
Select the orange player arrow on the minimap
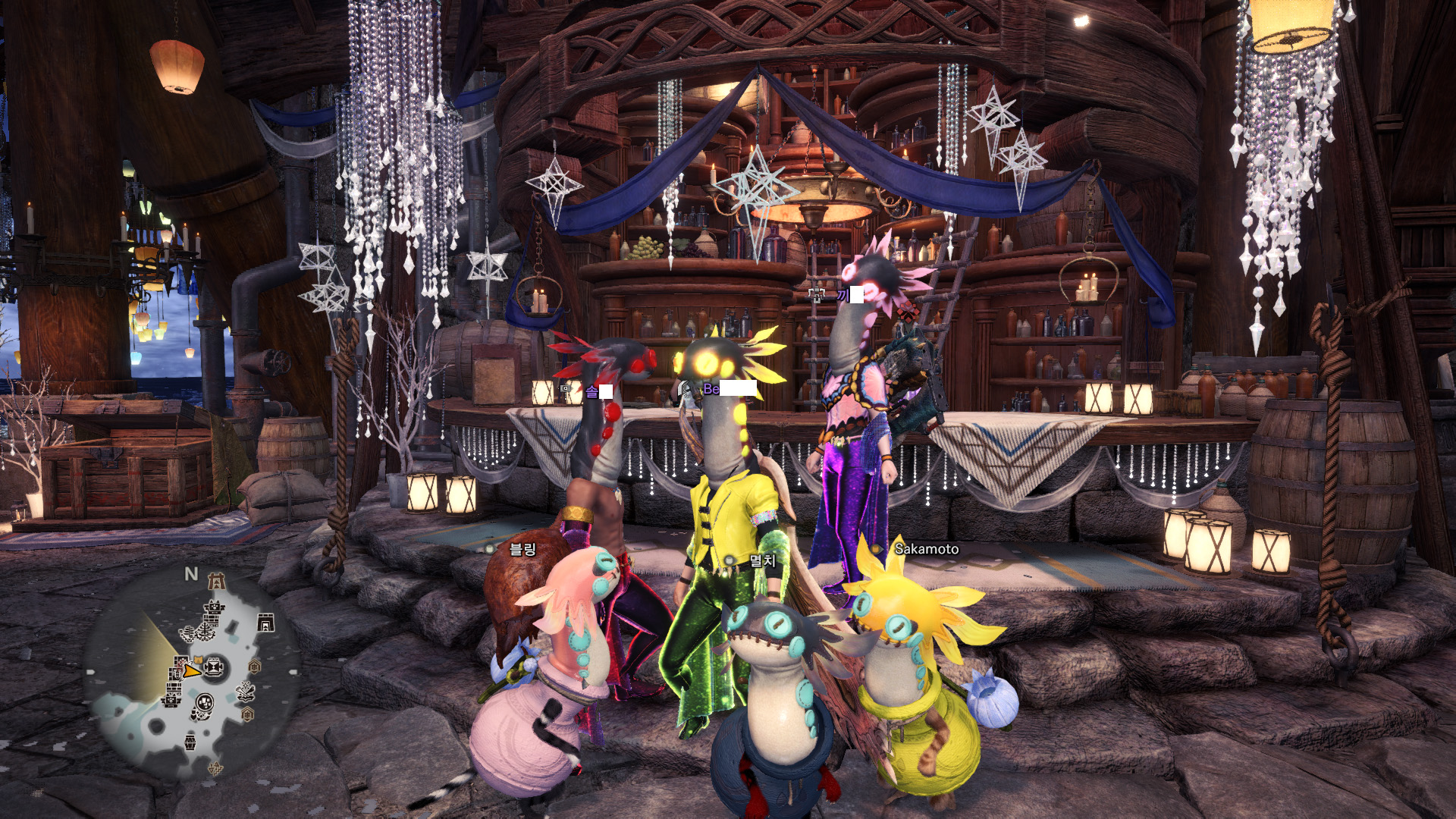click(192, 670)
